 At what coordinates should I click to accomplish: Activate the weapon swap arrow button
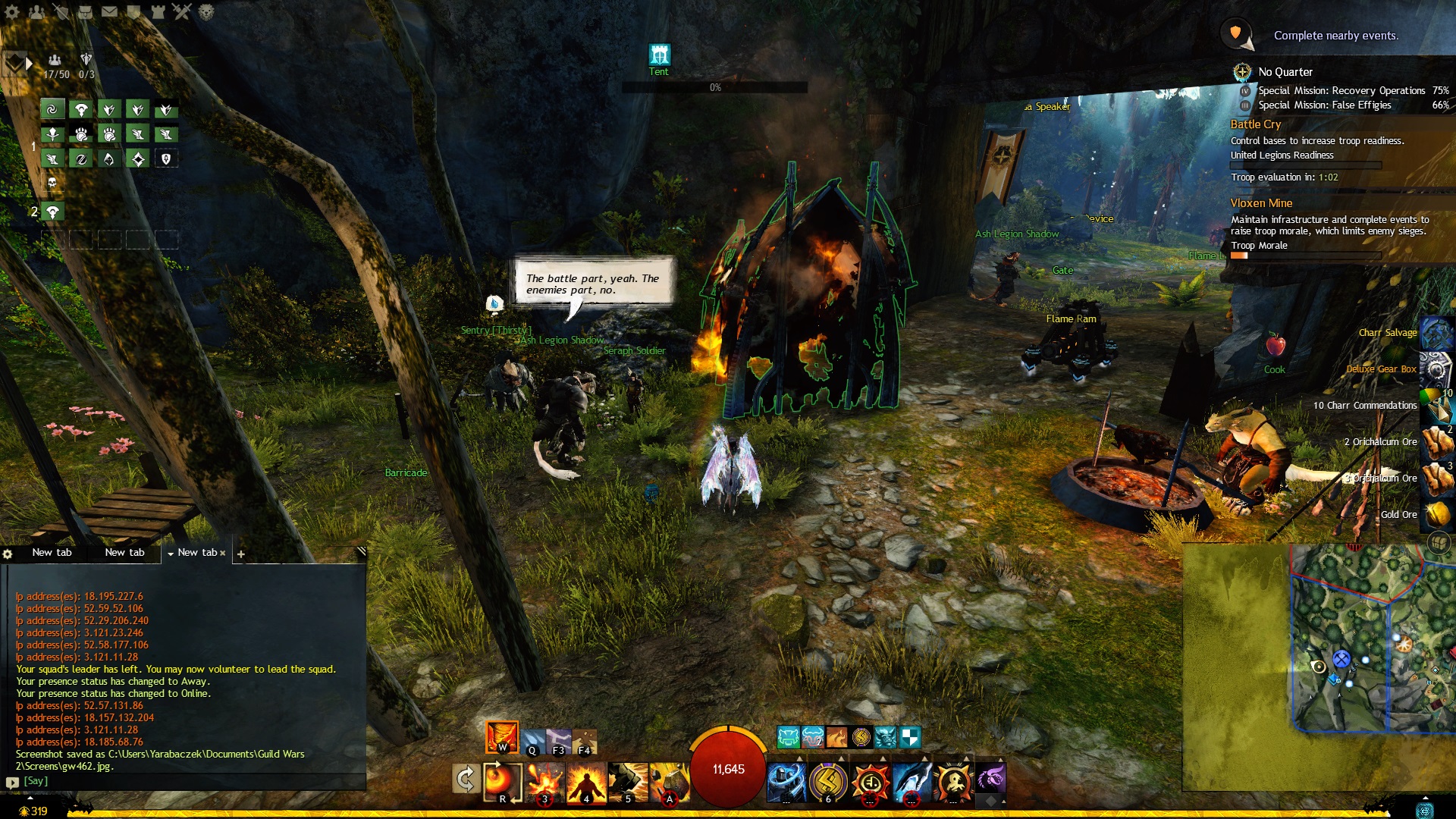point(465,779)
